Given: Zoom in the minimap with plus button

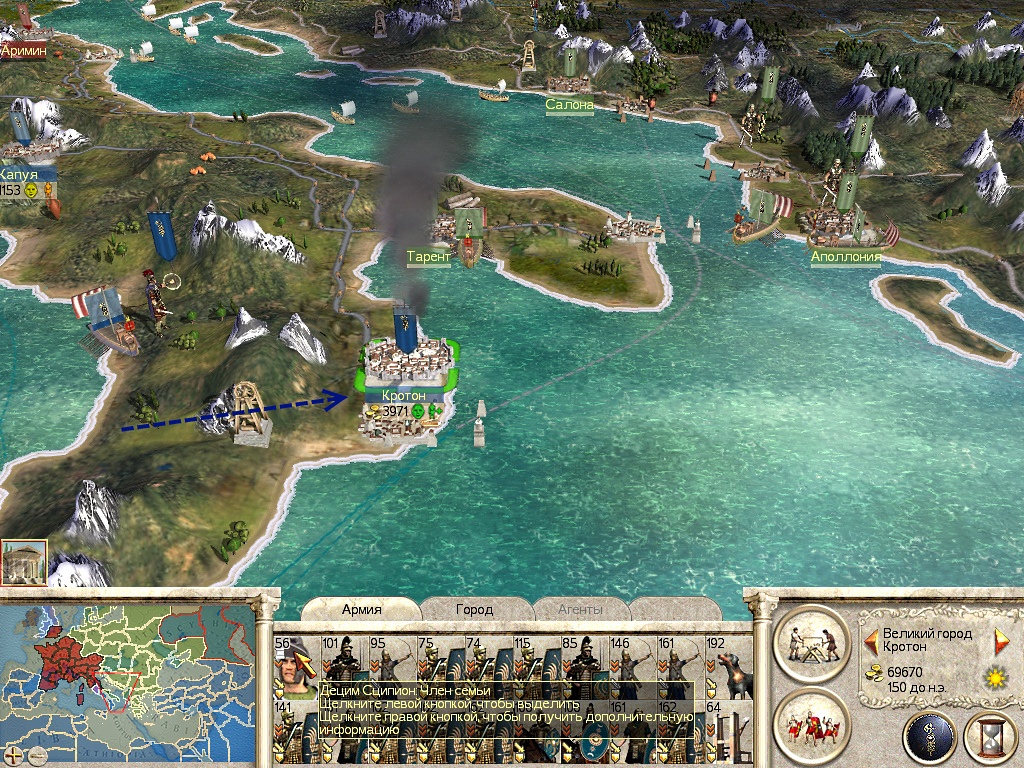Looking at the screenshot, I should (x=13, y=755).
